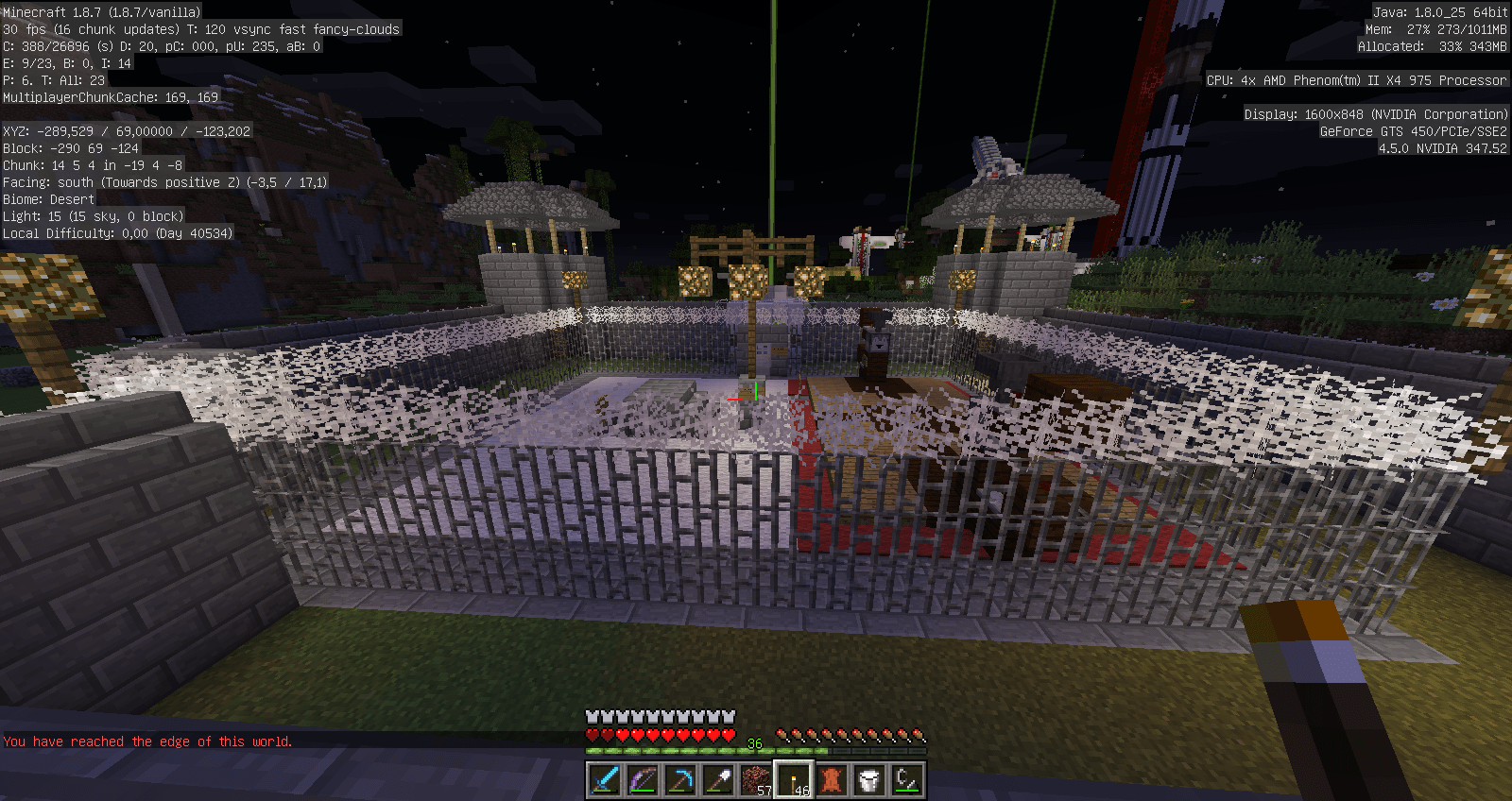Select the enchanted bow slot
1512x801 pixels.
pos(643,780)
